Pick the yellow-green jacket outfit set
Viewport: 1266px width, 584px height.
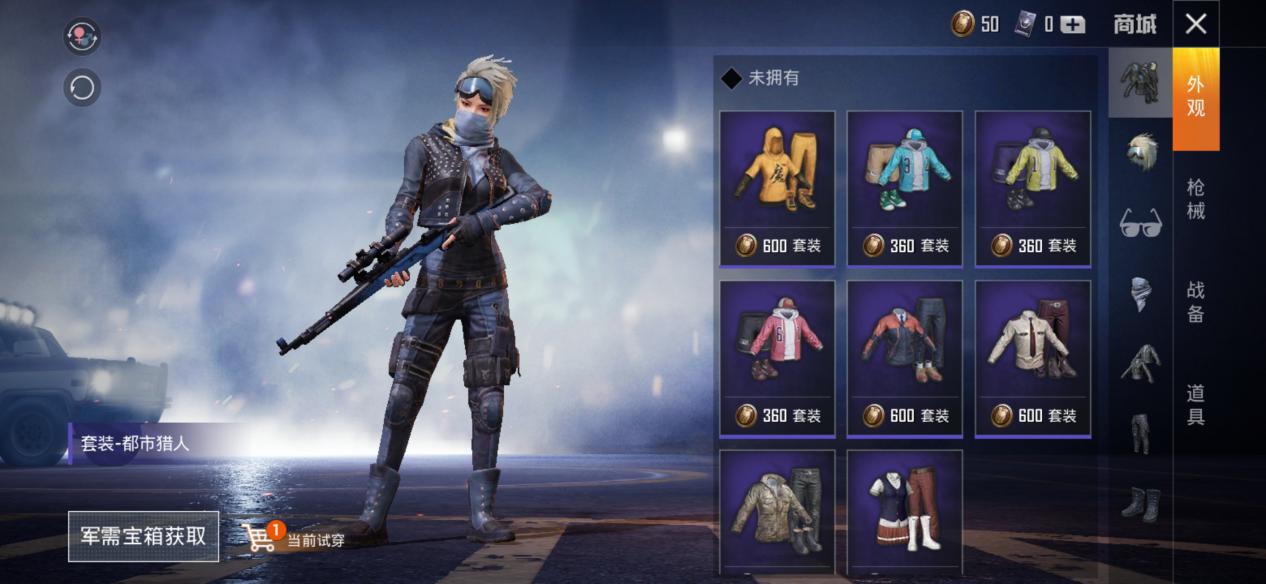tap(1032, 188)
